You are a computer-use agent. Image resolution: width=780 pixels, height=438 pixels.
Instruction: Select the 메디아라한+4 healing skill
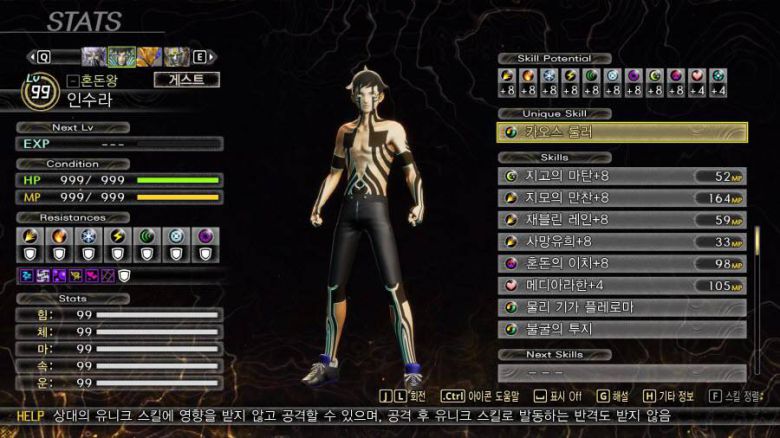622,286
